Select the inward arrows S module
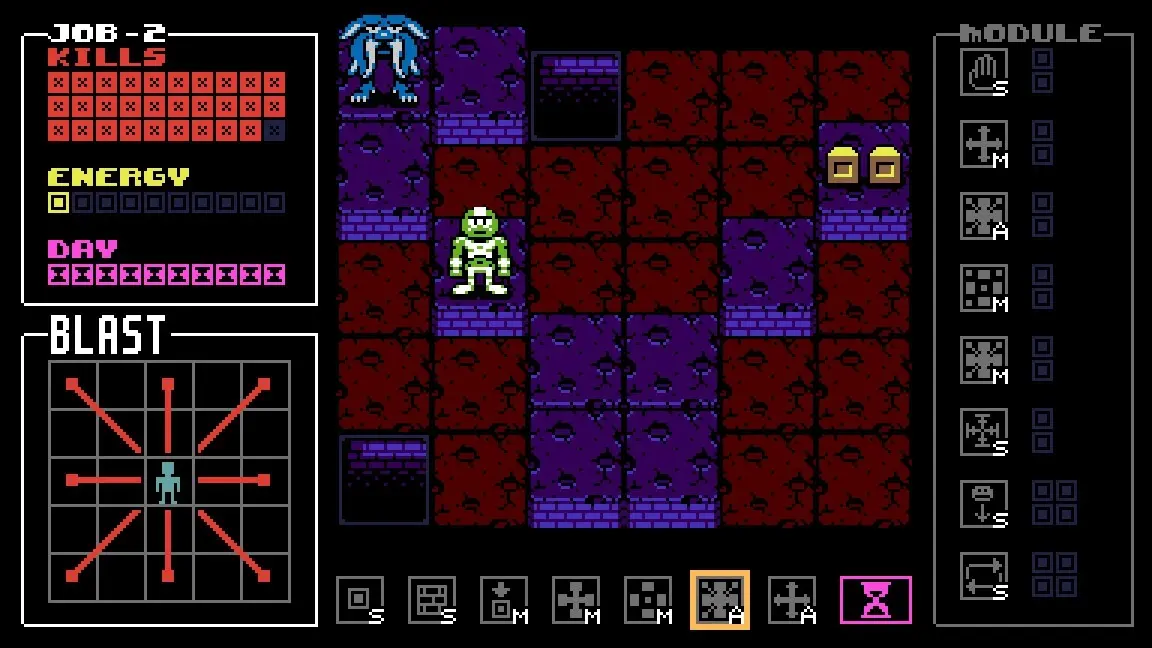1152x648 pixels. [983, 432]
